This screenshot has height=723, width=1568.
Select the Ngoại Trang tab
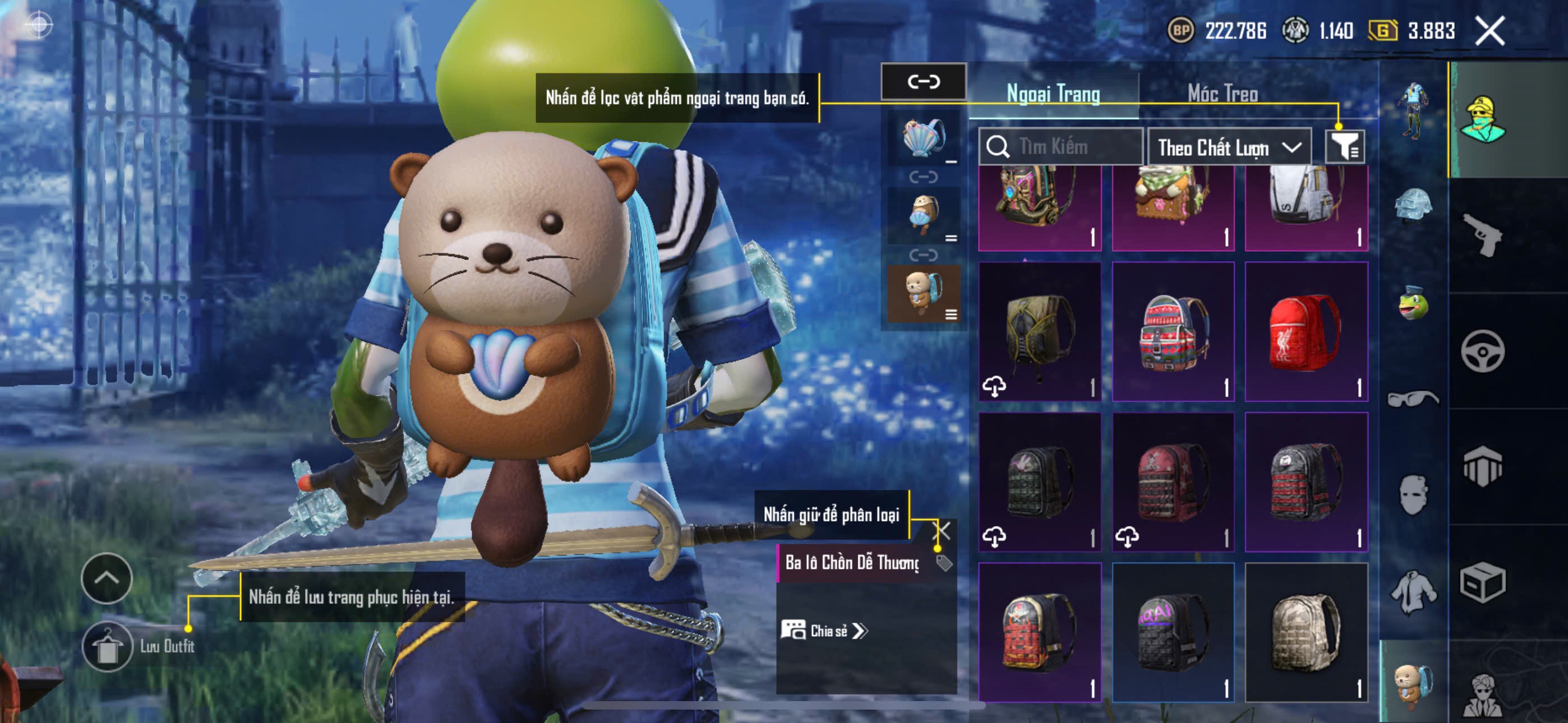[x=1053, y=94]
